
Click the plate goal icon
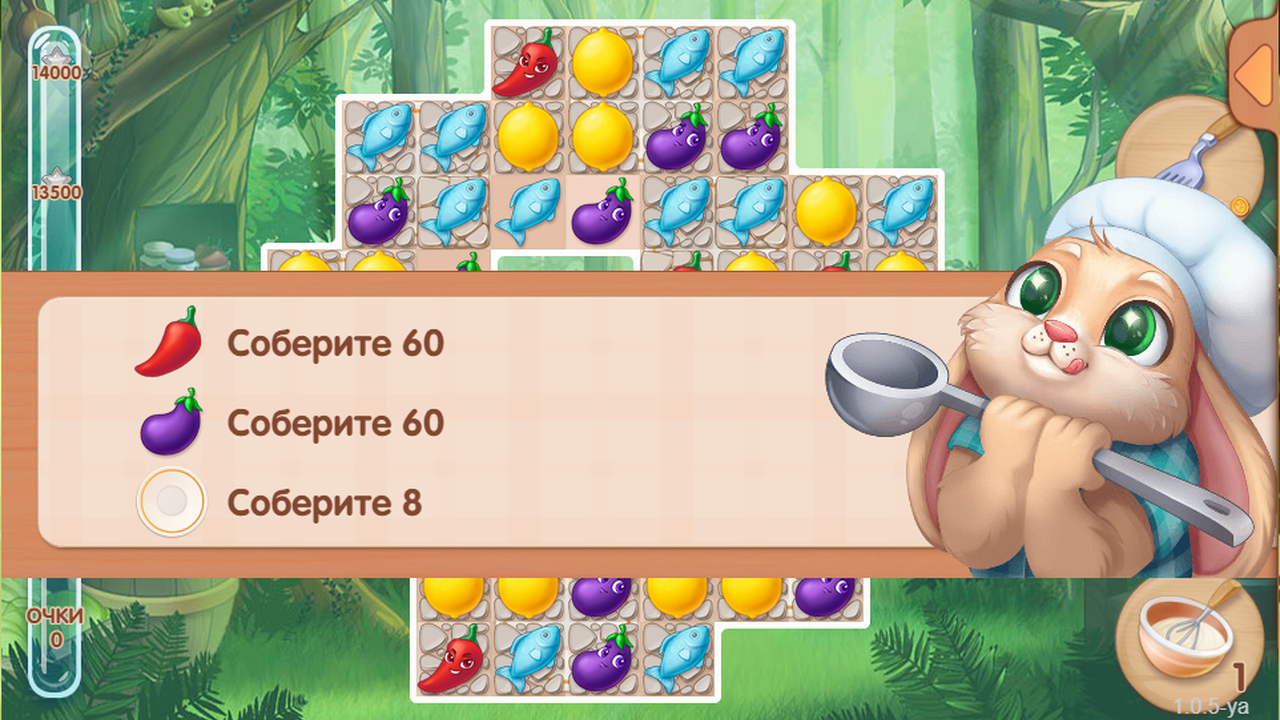tap(170, 500)
